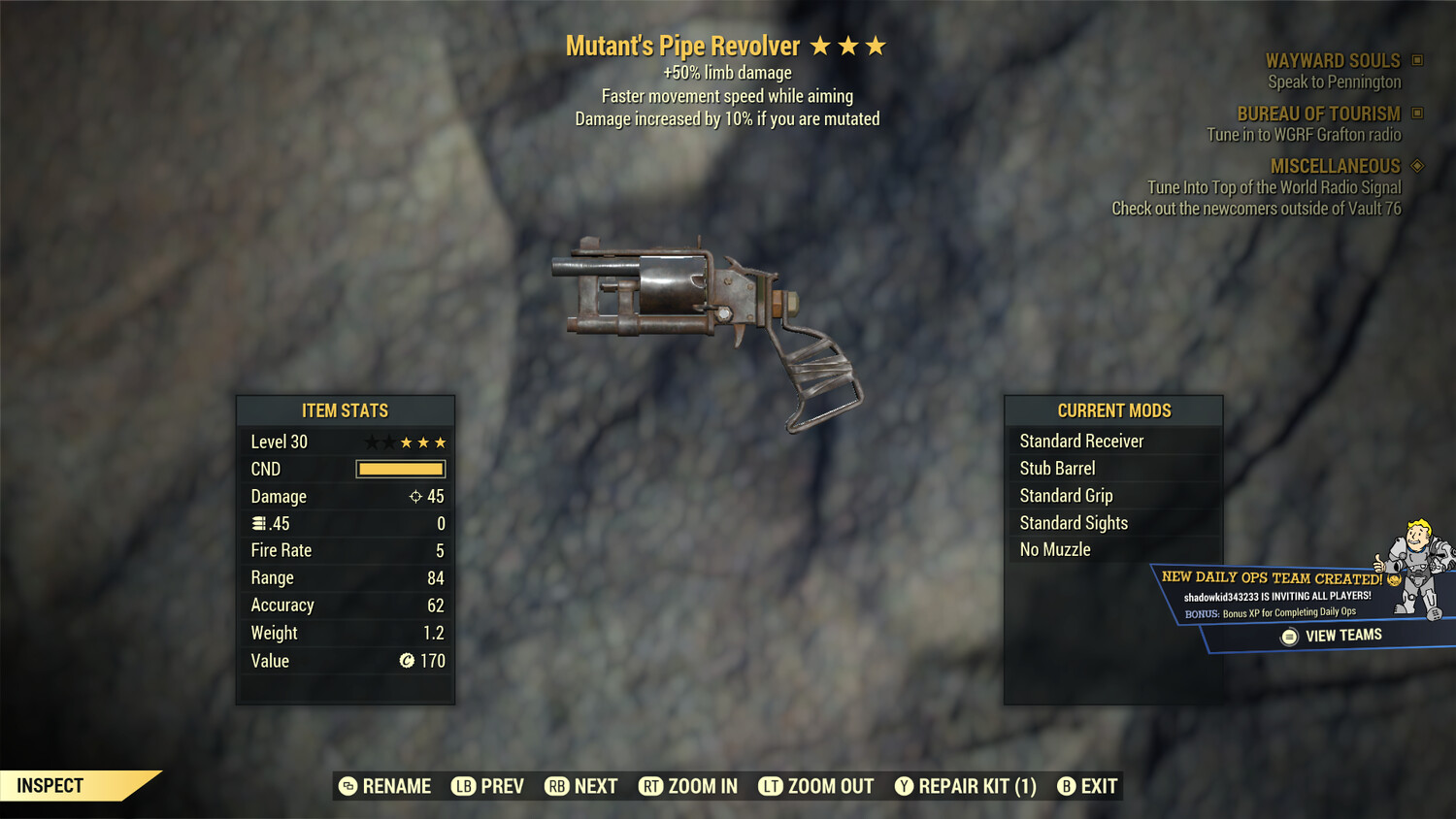Select the Y button icon for Repair Kit

tap(905, 786)
